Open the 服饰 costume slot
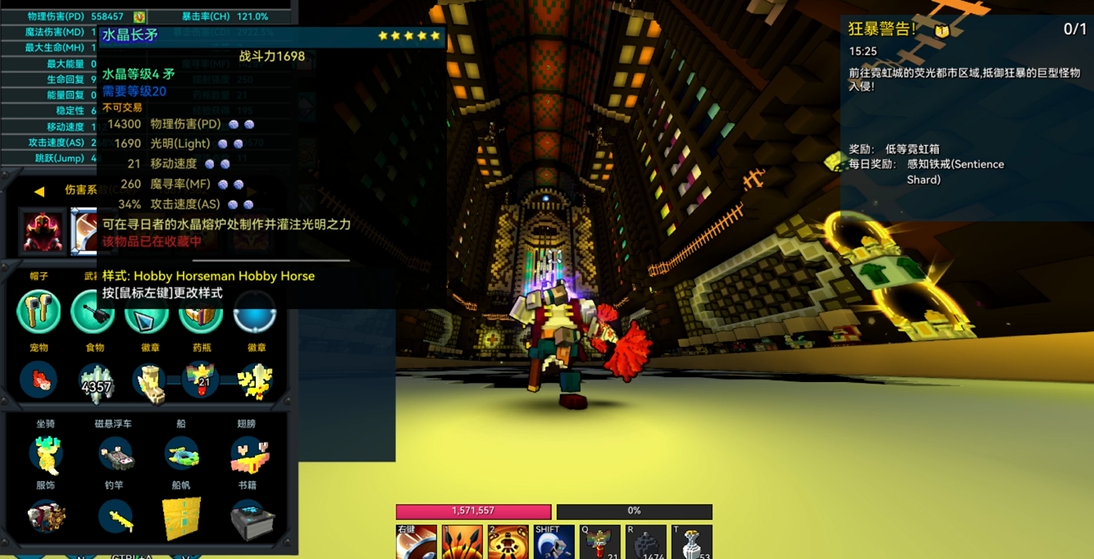1094x559 pixels. pos(46,518)
